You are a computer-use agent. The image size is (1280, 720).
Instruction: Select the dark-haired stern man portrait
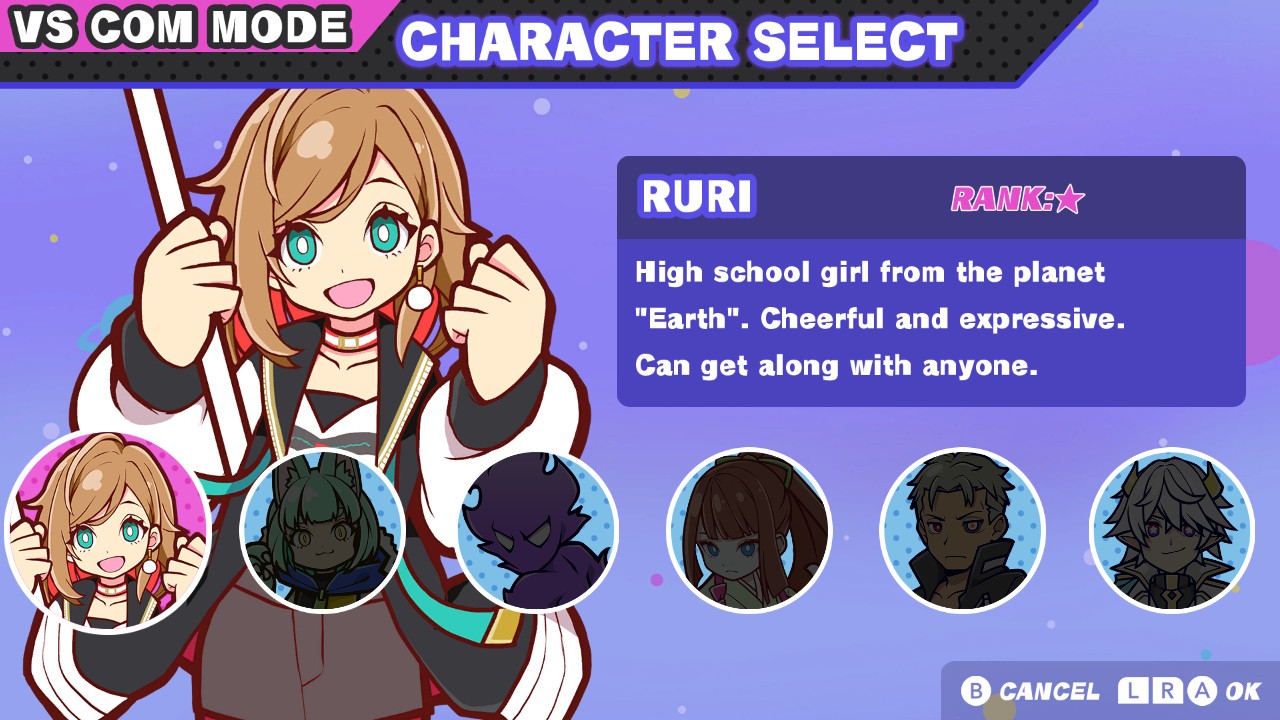point(962,530)
